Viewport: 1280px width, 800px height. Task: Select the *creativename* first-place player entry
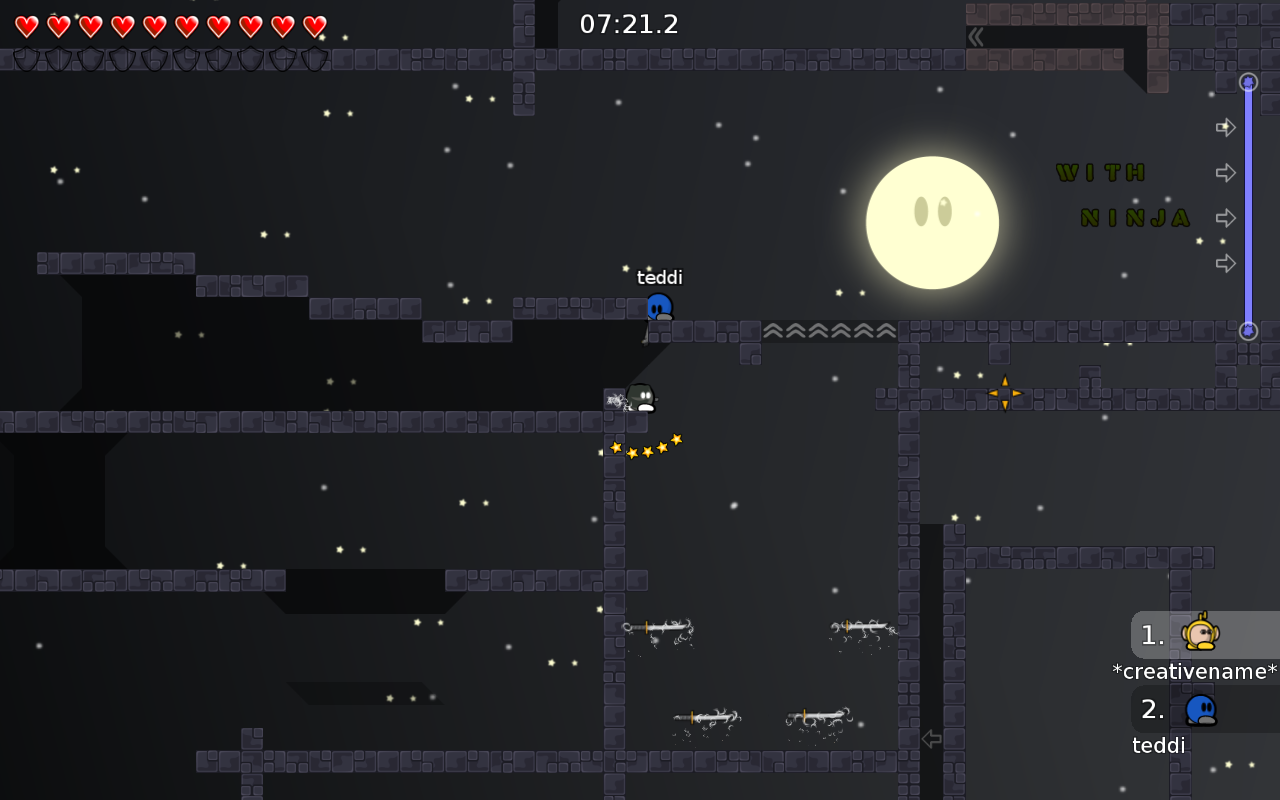point(1199,635)
